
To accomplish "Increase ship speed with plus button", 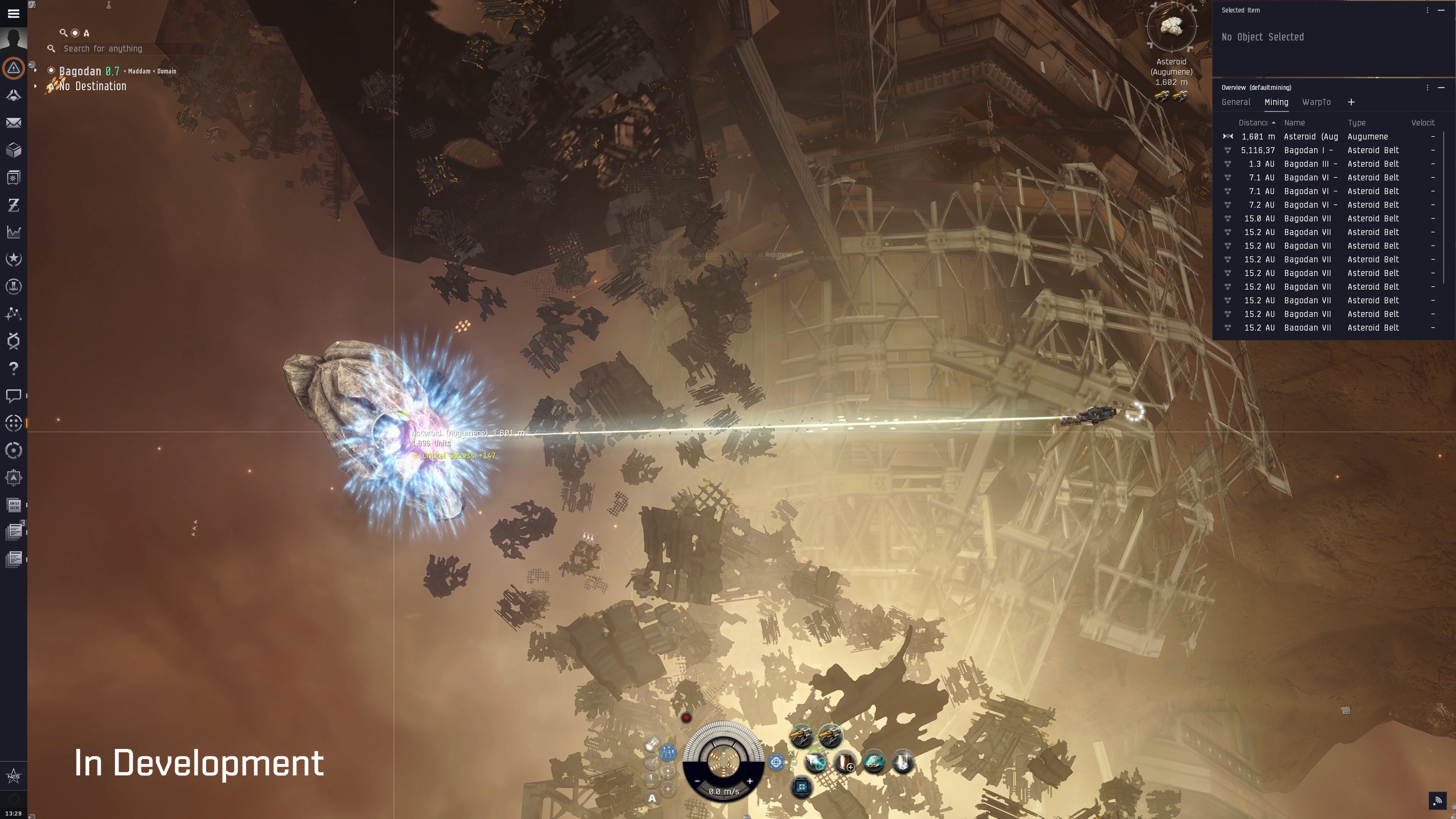I will (750, 781).
